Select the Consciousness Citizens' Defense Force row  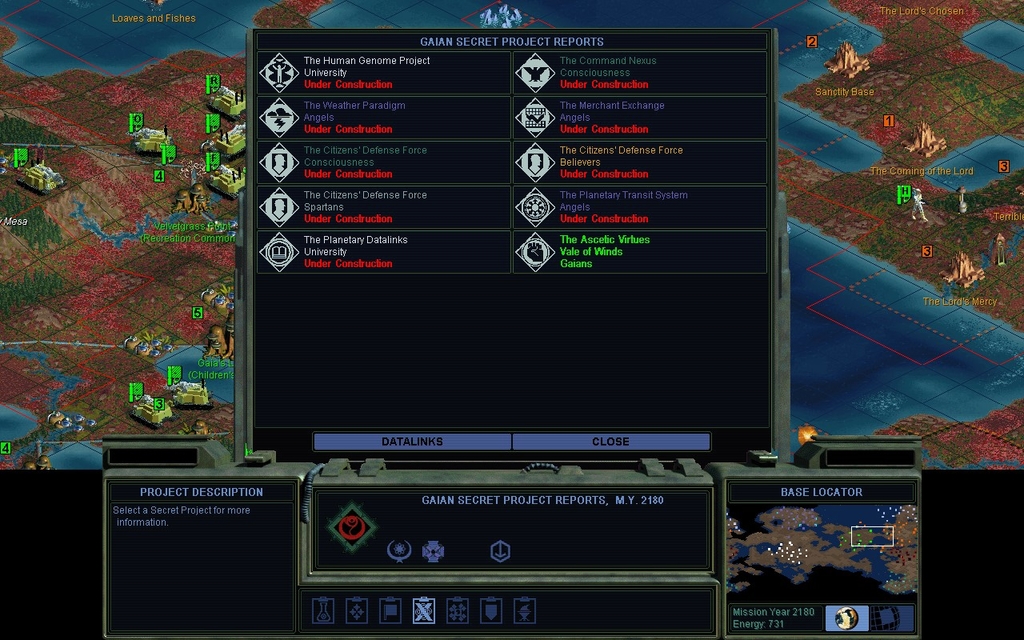tap(384, 162)
